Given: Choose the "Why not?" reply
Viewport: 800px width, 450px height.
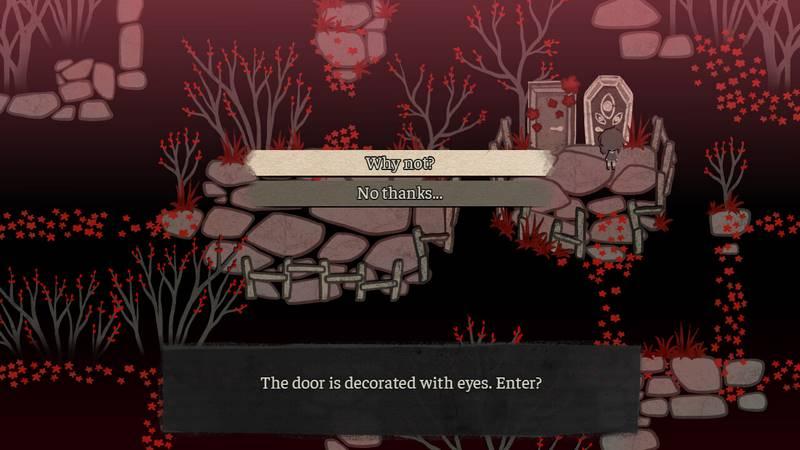Looking at the screenshot, I should [400, 163].
